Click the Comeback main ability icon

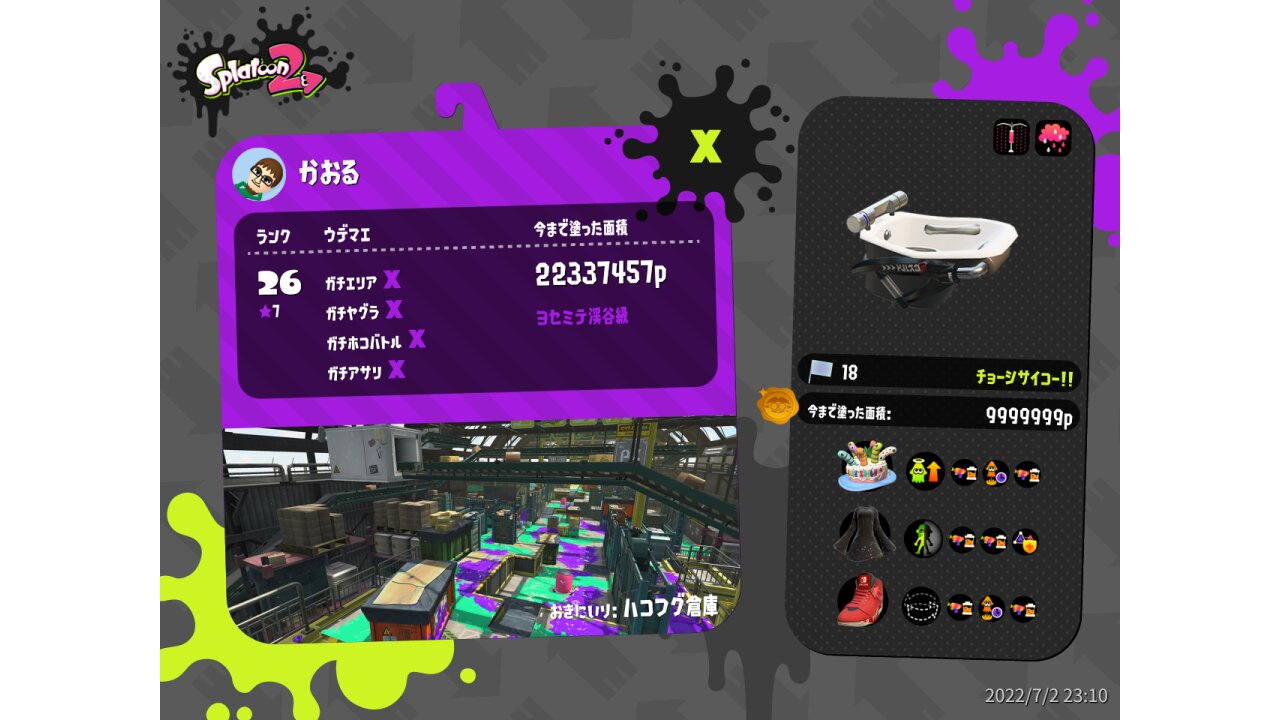click(925, 471)
